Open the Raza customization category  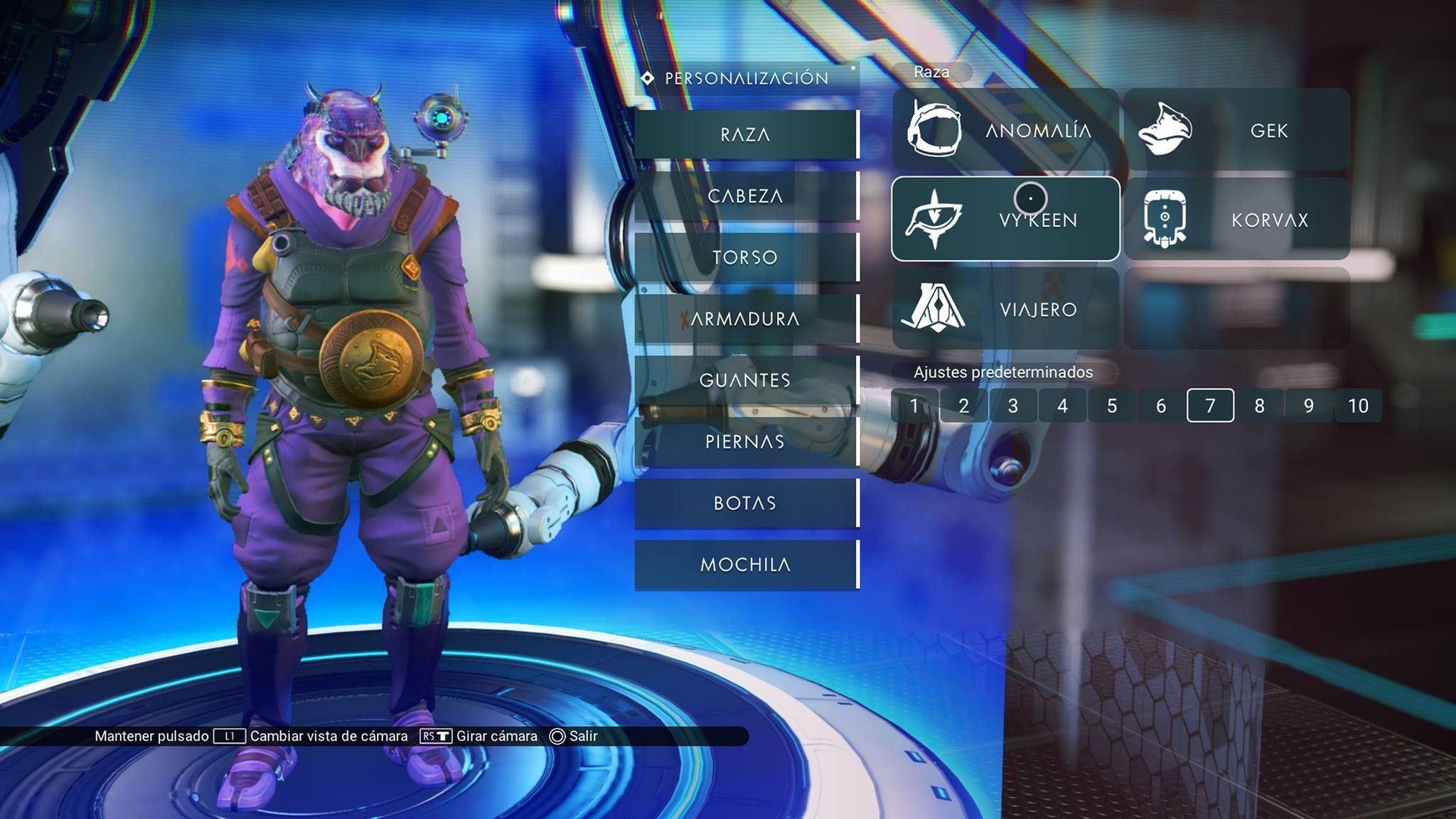pos(746,134)
